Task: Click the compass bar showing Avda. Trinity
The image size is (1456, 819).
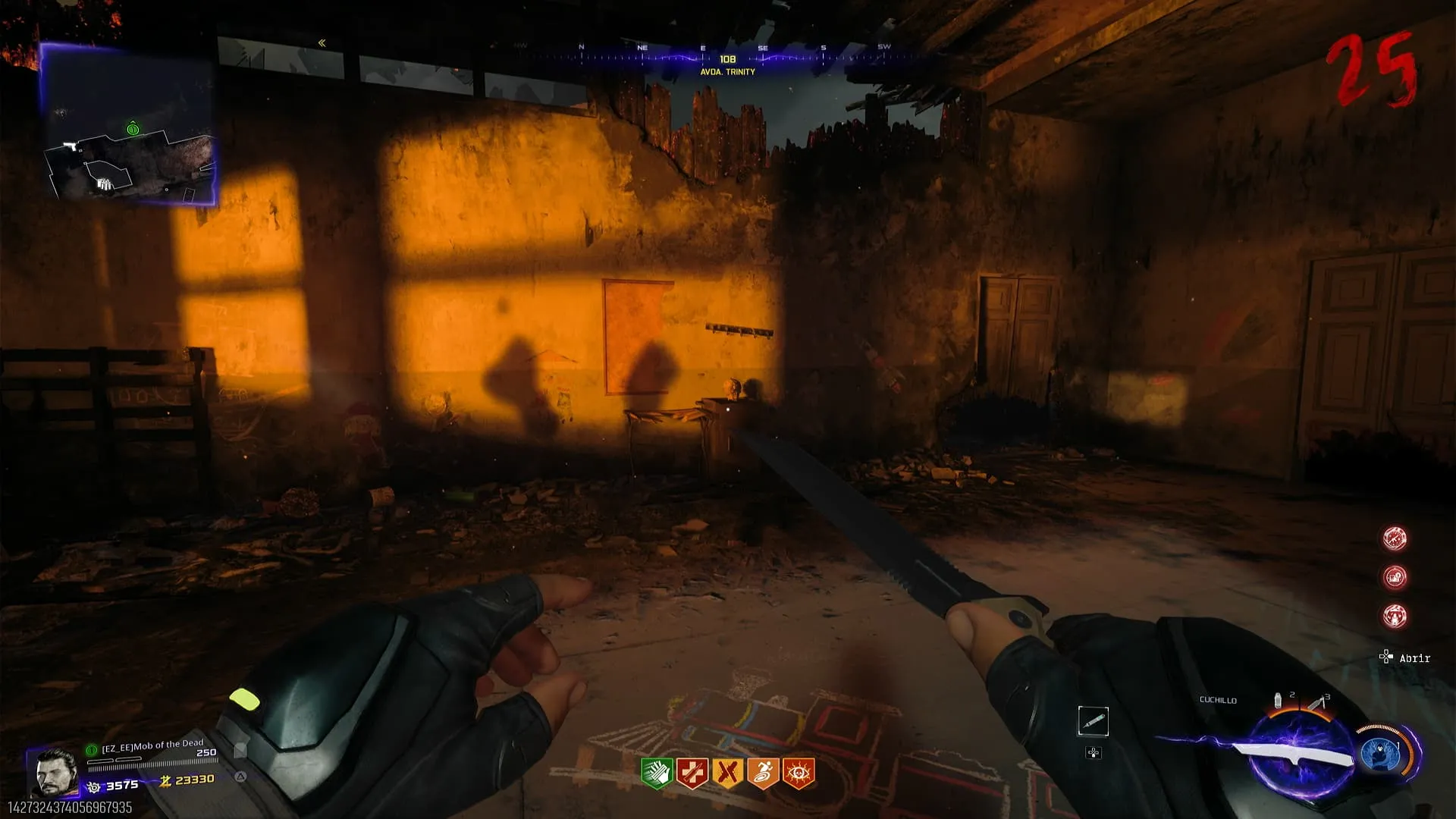Action: pyautogui.click(x=726, y=60)
